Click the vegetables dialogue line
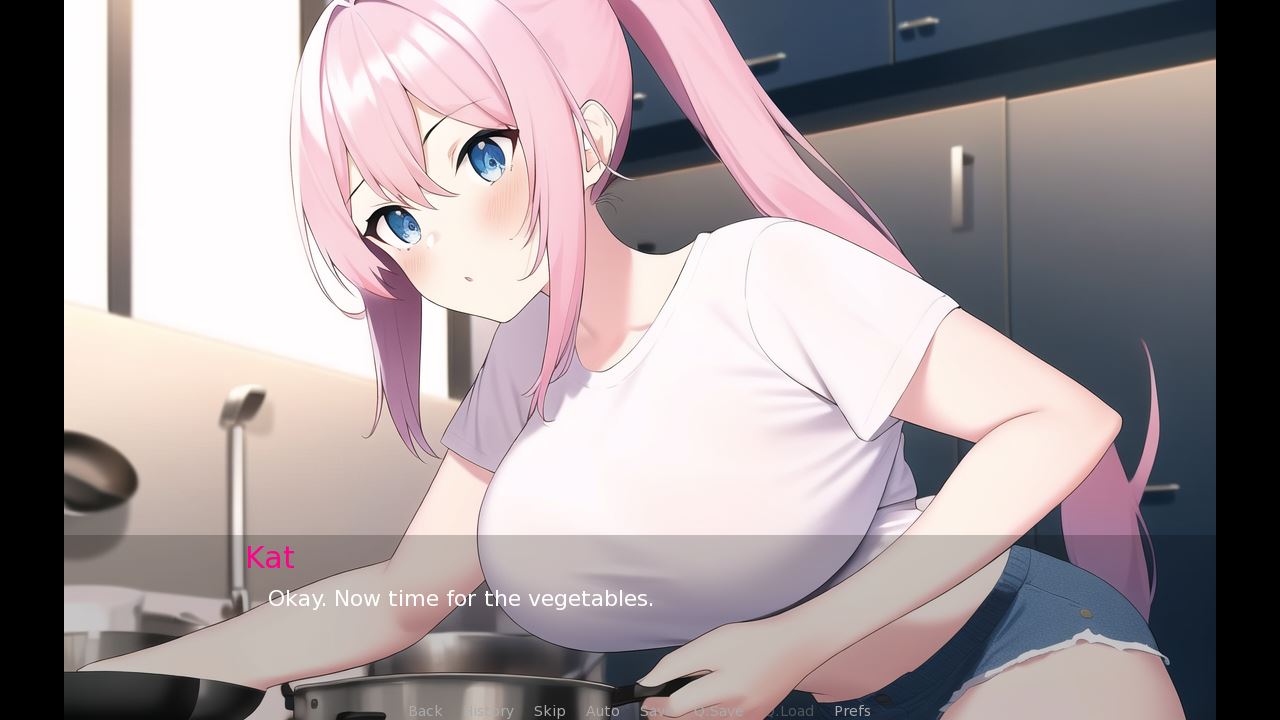The width and height of the screenshot is (1280, 720). 460,599
